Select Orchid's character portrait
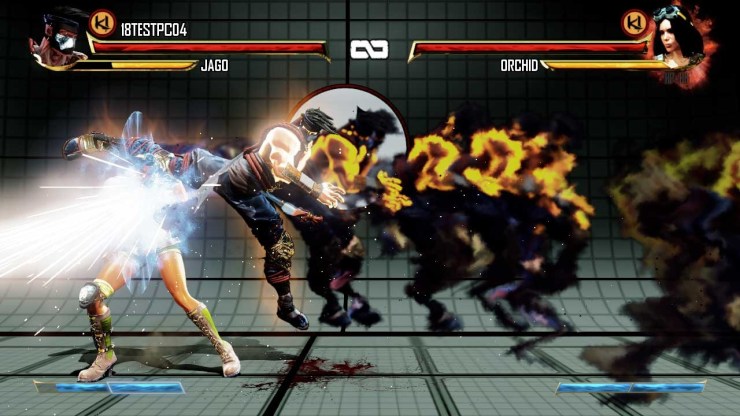740x416 pixels. (682, 42)
